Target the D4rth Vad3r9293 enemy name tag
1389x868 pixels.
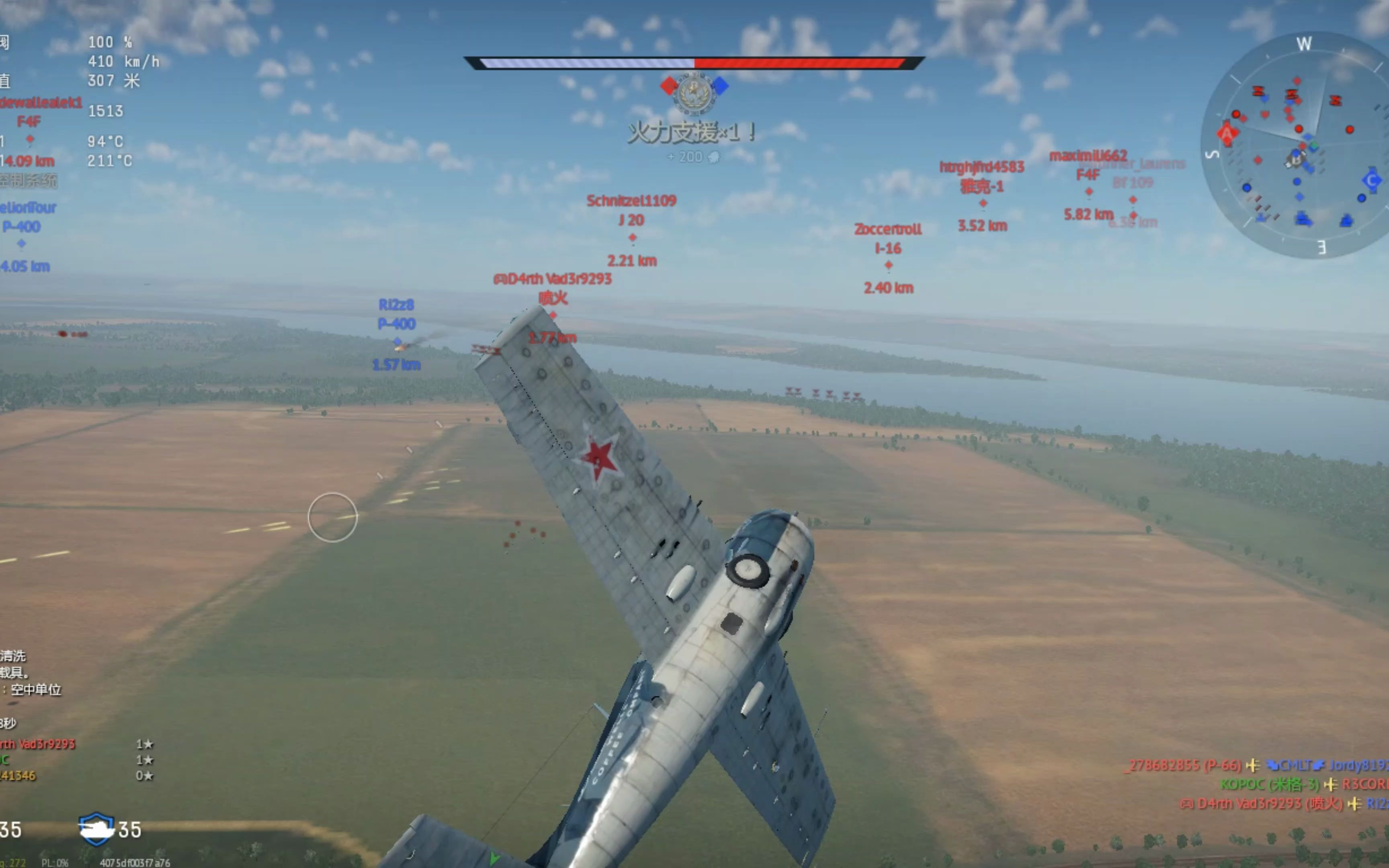(x=553, y=279)
